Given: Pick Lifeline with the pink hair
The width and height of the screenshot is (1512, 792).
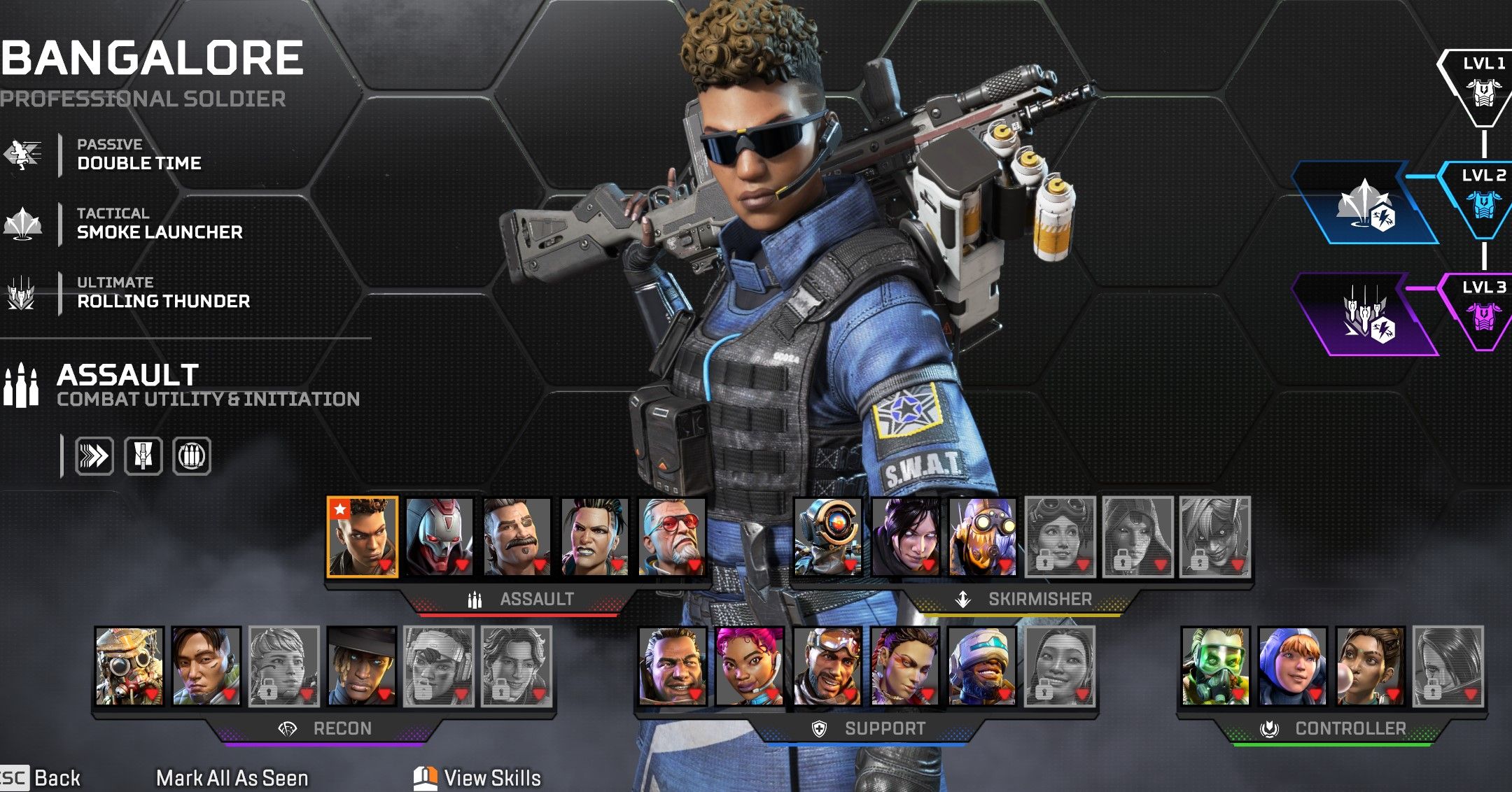Looking at the screenshot, I should [x=750, y=666].
